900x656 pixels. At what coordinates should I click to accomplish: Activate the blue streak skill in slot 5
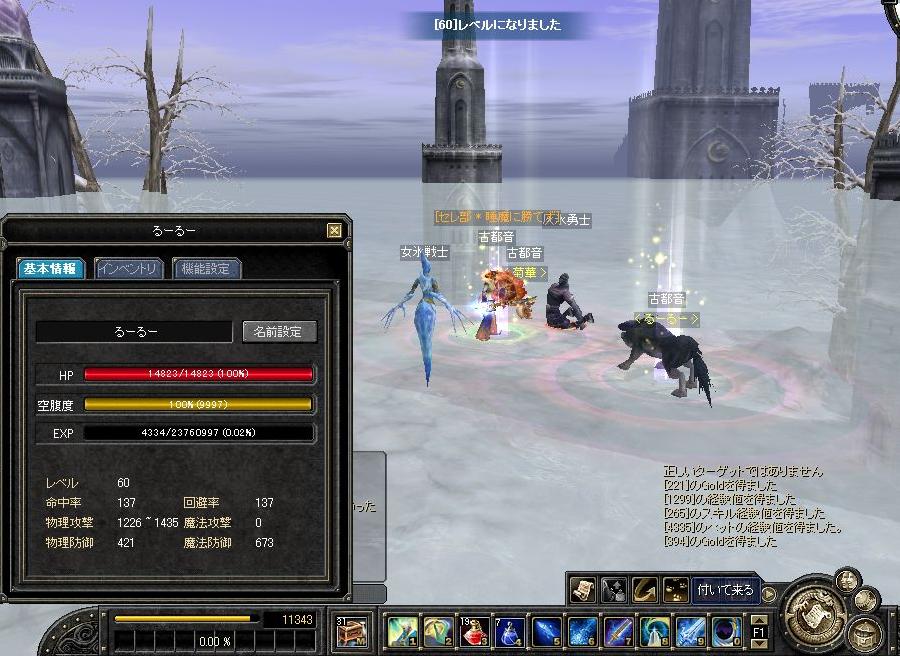546,632
